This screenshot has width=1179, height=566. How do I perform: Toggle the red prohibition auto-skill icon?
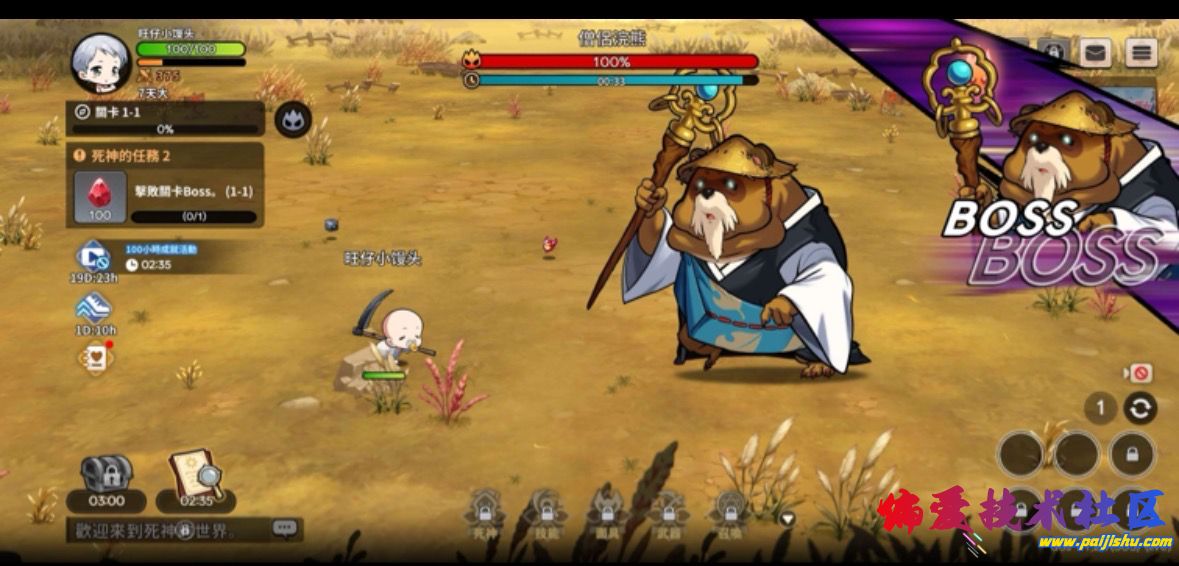click(x=1137, y=373)
